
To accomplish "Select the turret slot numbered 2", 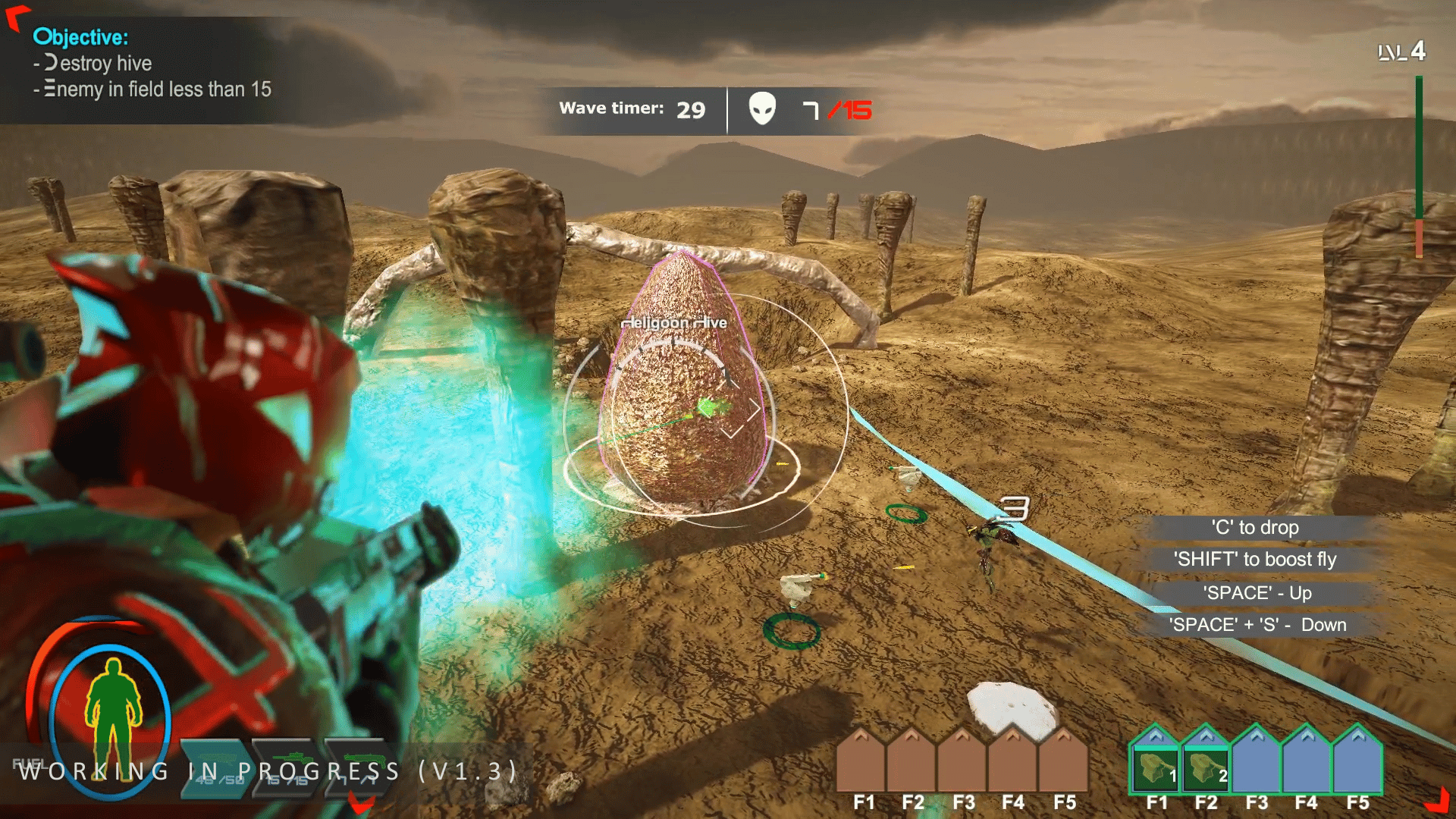I will [x=1206, y=767].
